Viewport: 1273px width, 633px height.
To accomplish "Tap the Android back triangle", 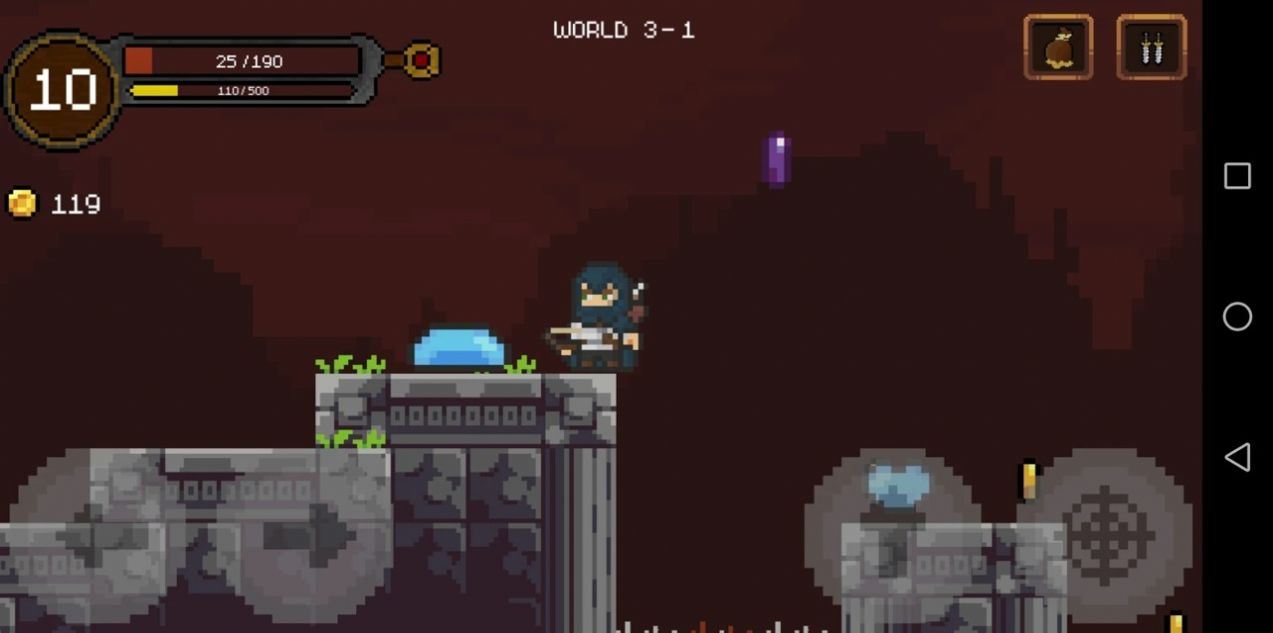I will (1237, 457).
